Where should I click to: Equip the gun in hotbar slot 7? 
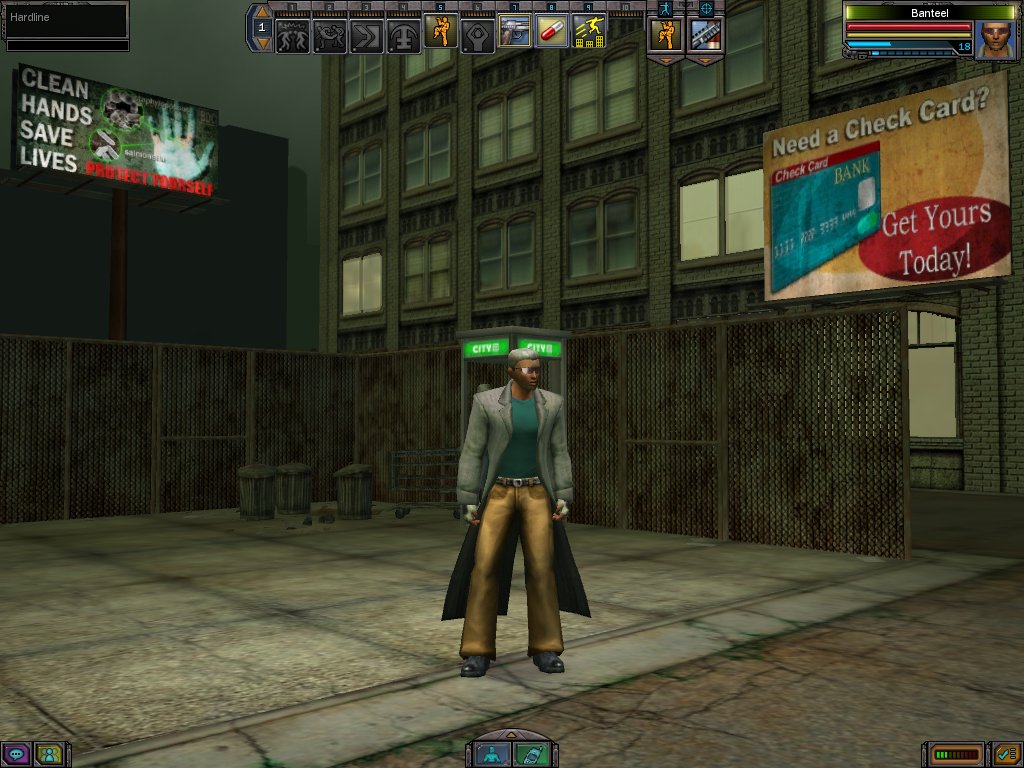pyautogui.click(x=515, y=32)
